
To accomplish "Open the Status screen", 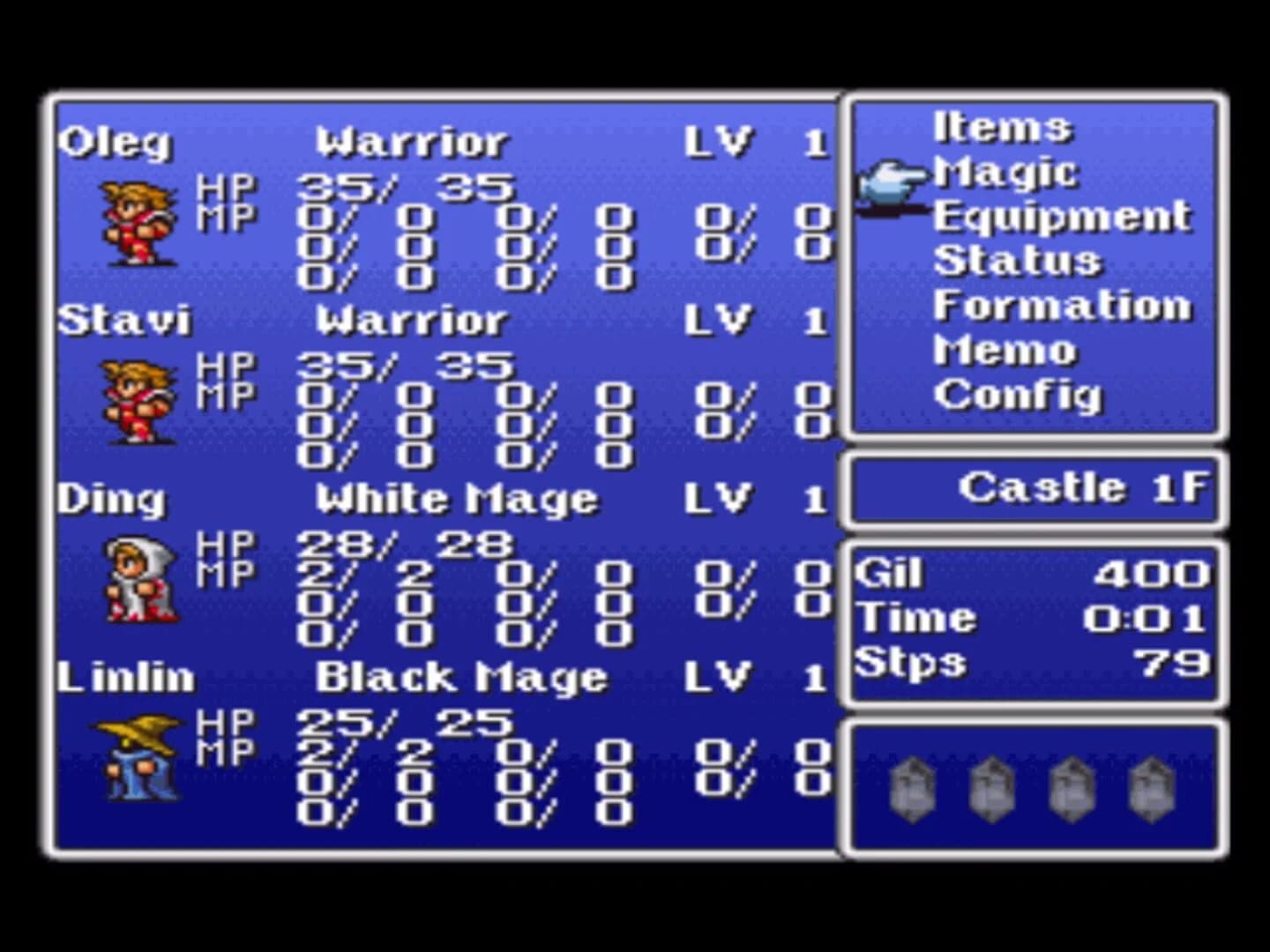I will point(1019,261).
